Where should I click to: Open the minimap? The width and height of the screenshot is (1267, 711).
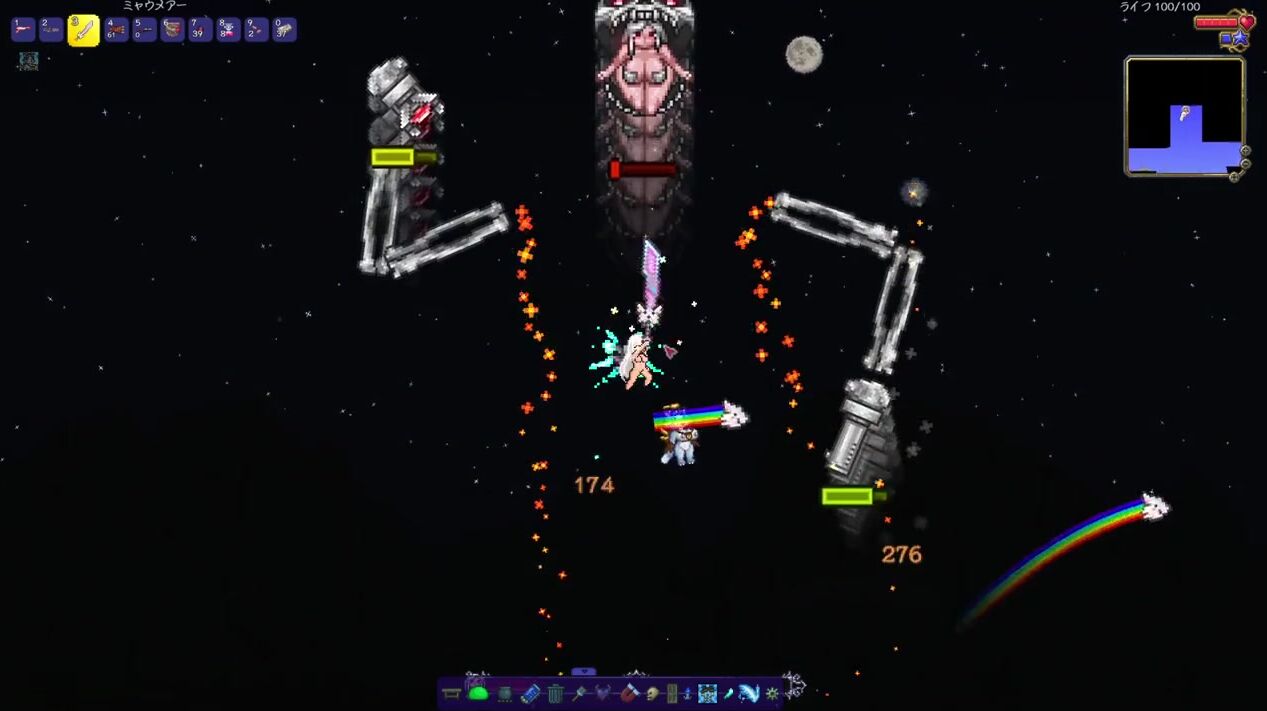1184,116
